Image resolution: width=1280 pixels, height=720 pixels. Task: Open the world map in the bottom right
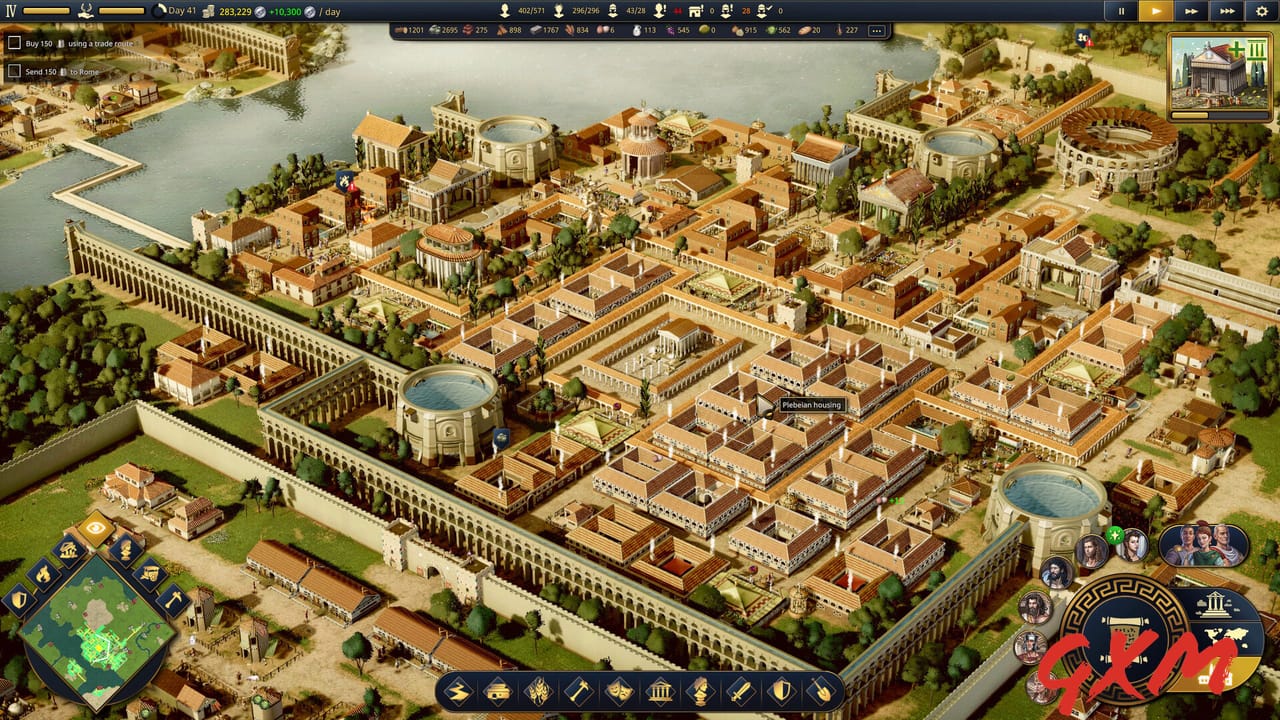point(1227,638)
